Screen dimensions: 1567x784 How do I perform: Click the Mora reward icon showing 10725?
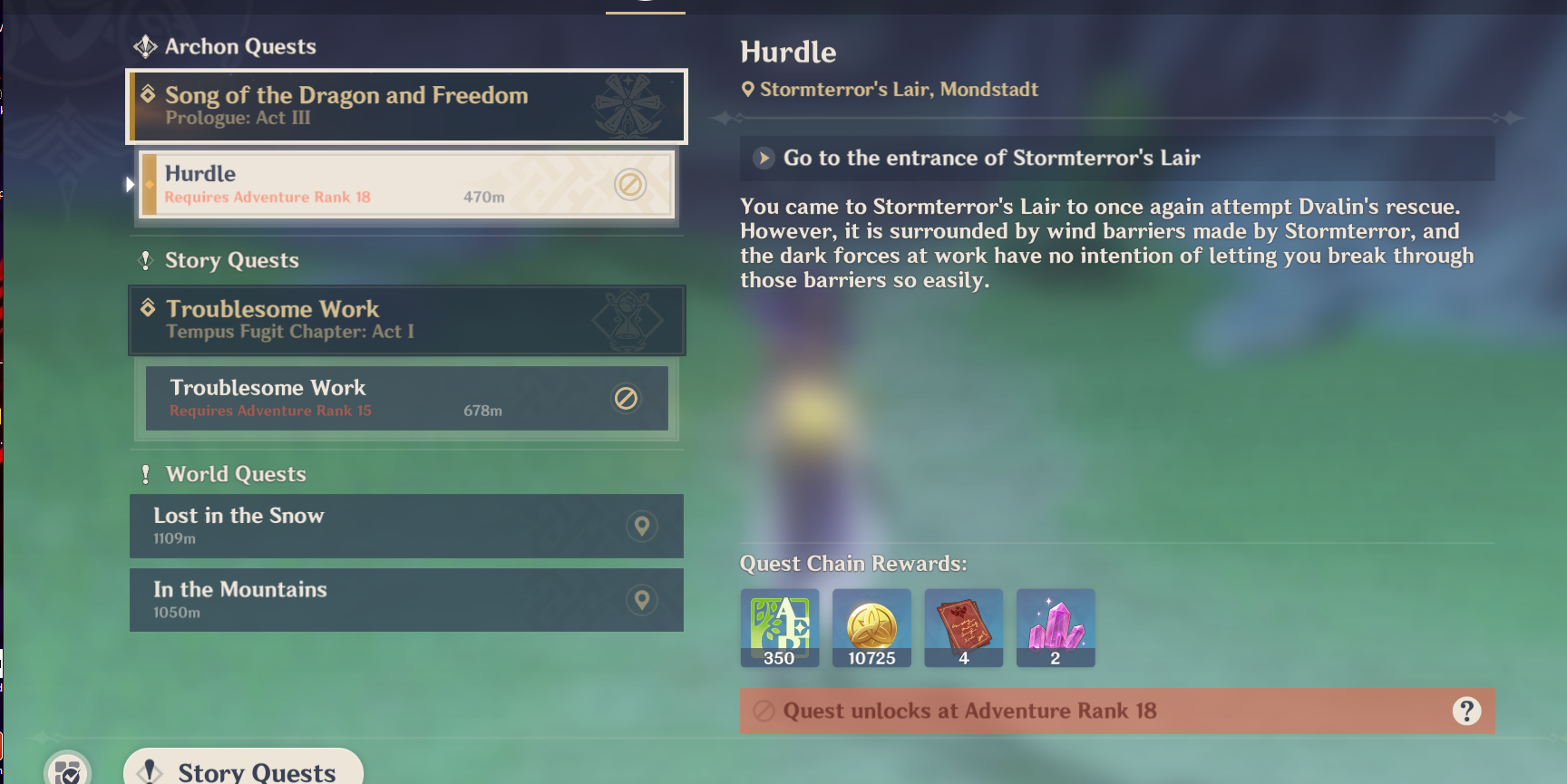point(871,627)
